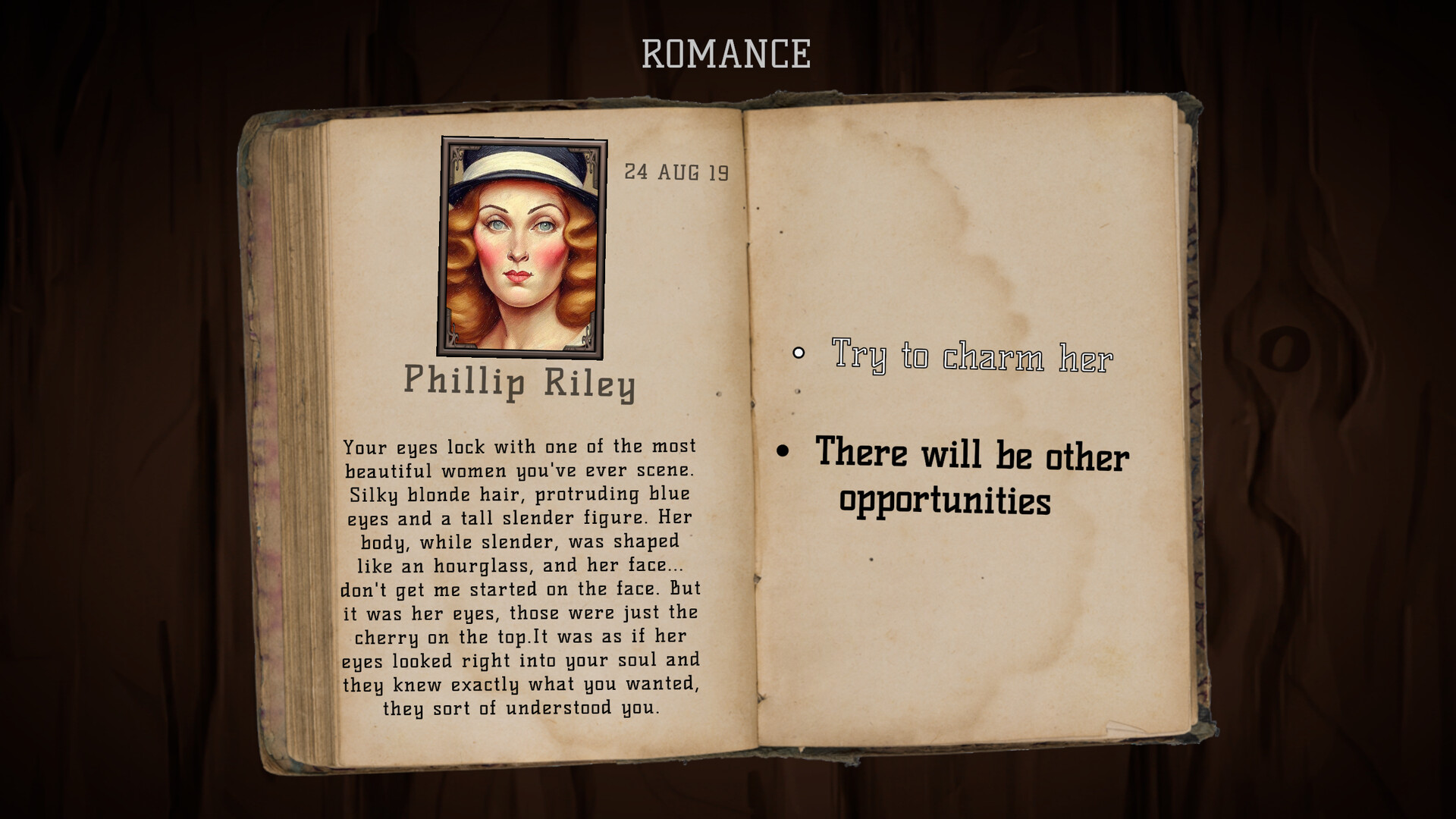Click the ROMANCE heading at the top
The width and height of the screenshot is (1456, 819).
coord(726,53)
